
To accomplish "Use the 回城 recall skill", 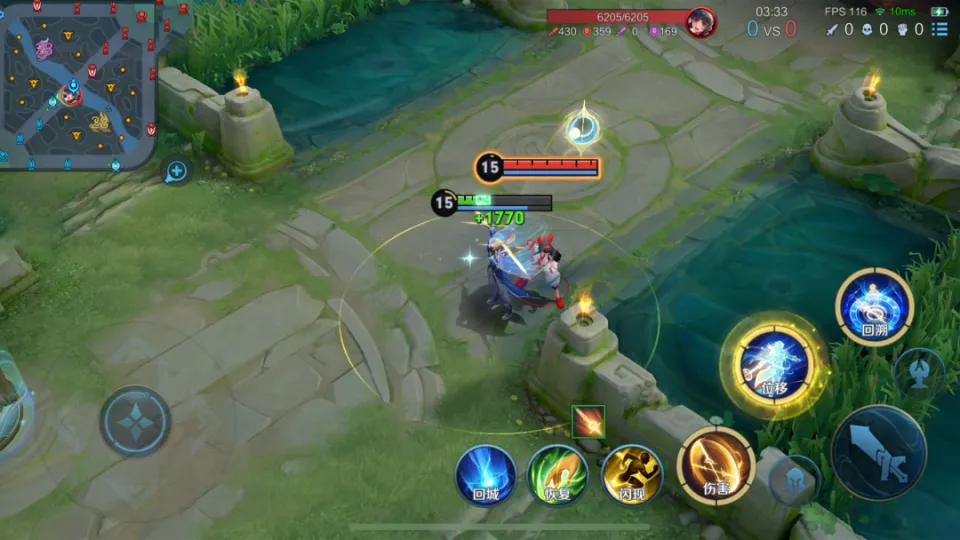I will tap(486, 474).
